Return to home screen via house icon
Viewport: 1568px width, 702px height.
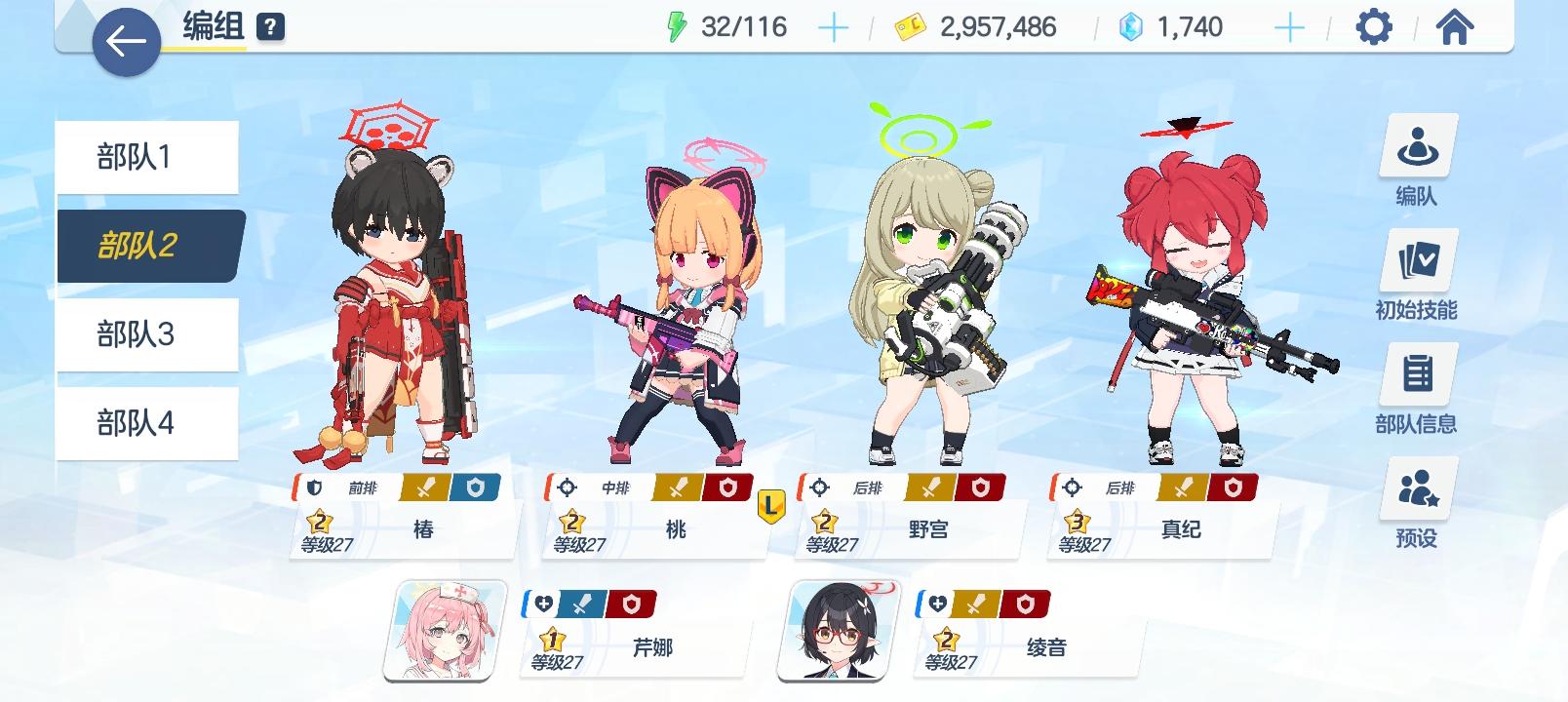coord(1454,28)
